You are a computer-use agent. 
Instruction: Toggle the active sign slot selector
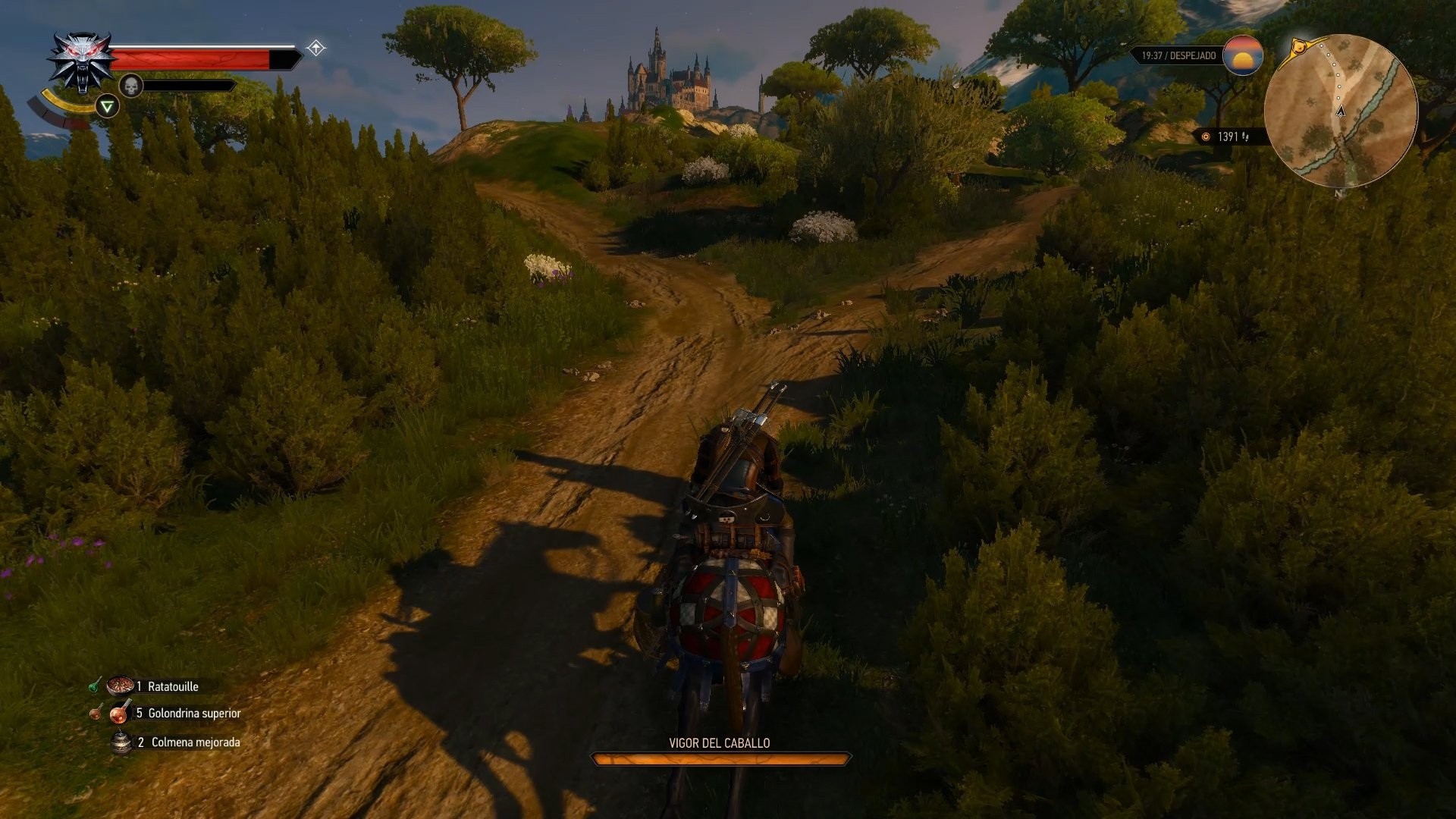point(107,107)
